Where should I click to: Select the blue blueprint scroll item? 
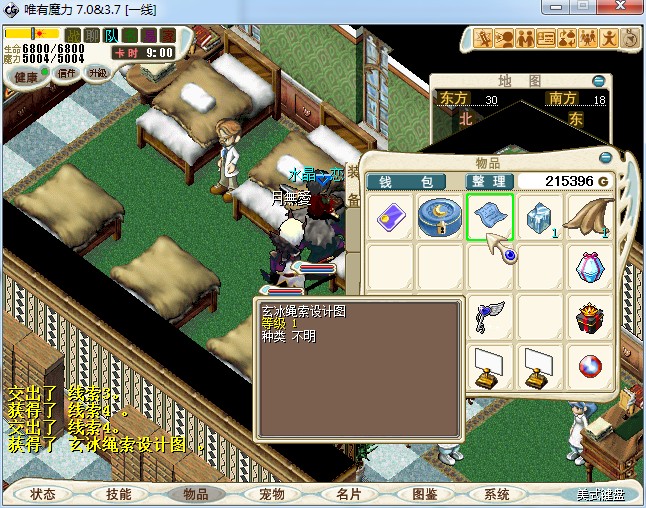(x=490, y=217)
